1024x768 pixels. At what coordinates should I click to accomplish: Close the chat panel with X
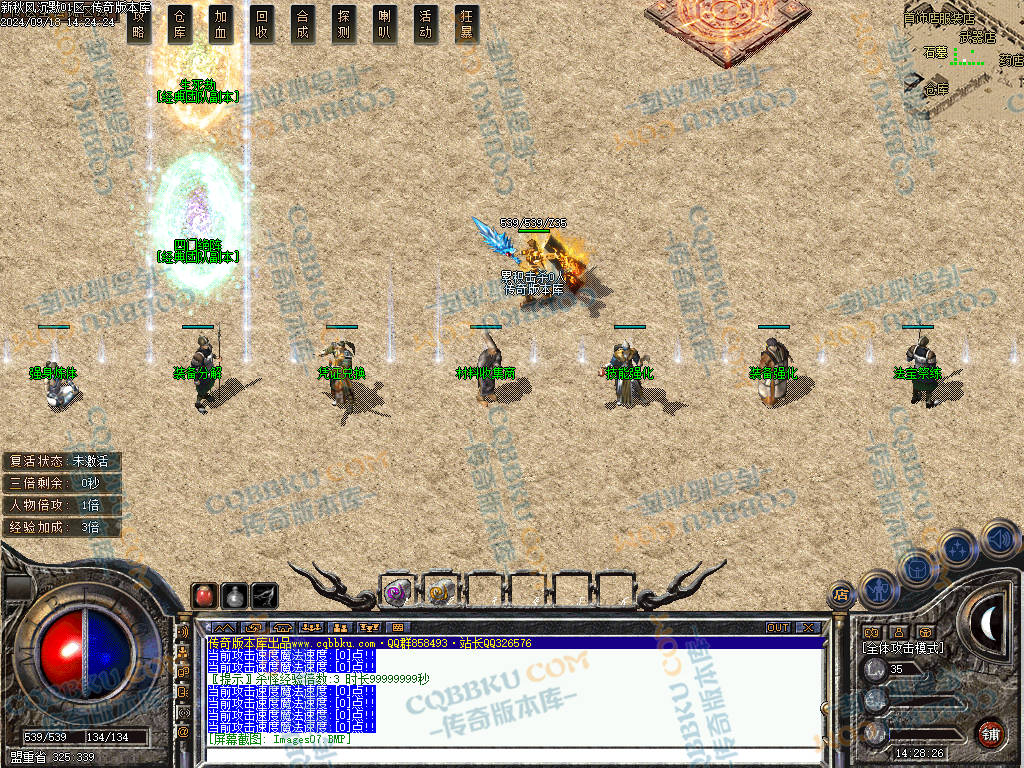(x=808, y=628)
